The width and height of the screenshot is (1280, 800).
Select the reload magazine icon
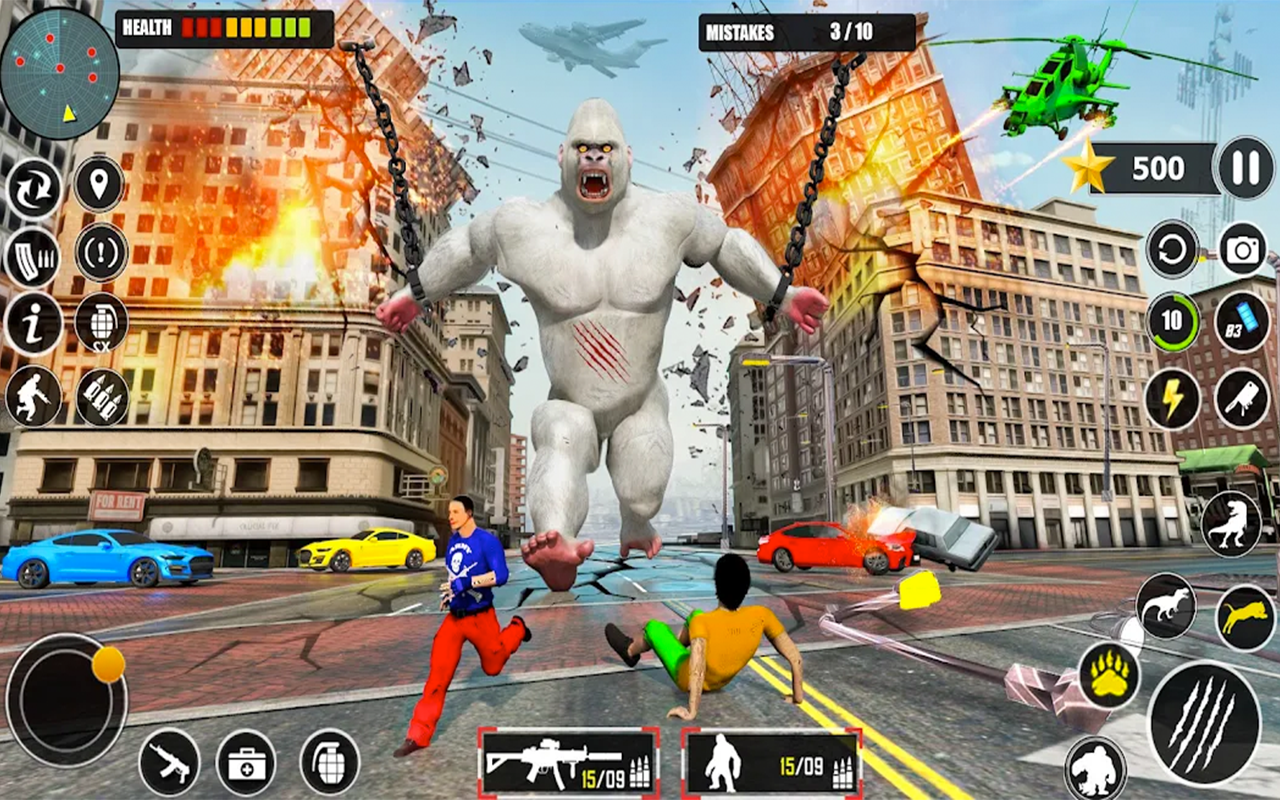[x=35, y=255]
